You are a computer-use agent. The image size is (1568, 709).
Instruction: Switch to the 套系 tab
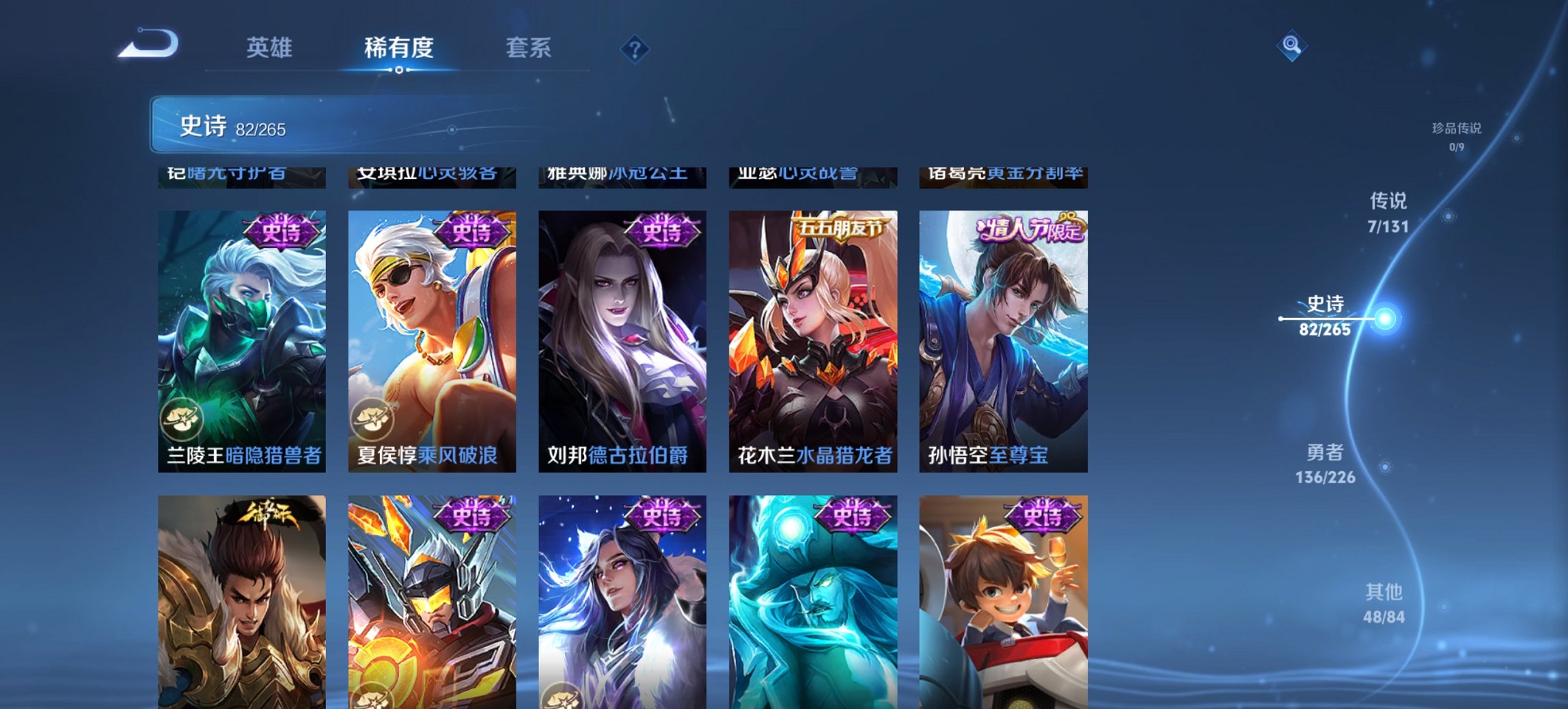528,48
